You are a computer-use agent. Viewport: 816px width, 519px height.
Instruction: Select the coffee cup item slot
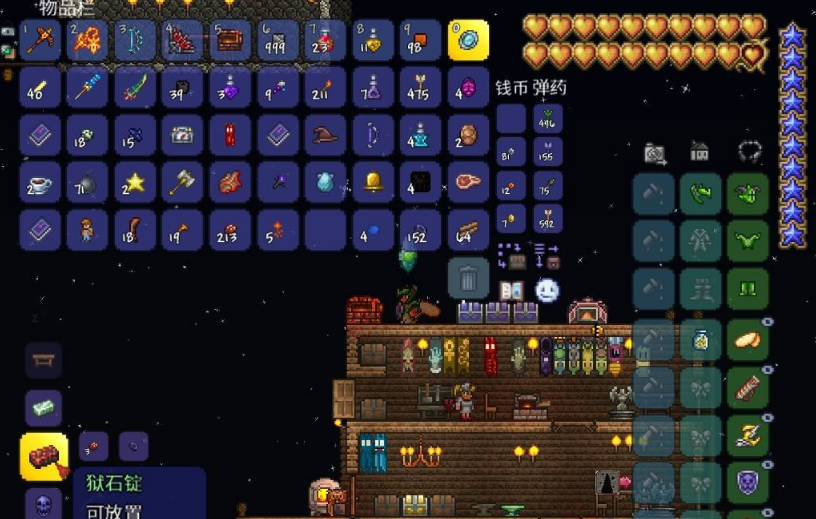(x=40, y=182)
